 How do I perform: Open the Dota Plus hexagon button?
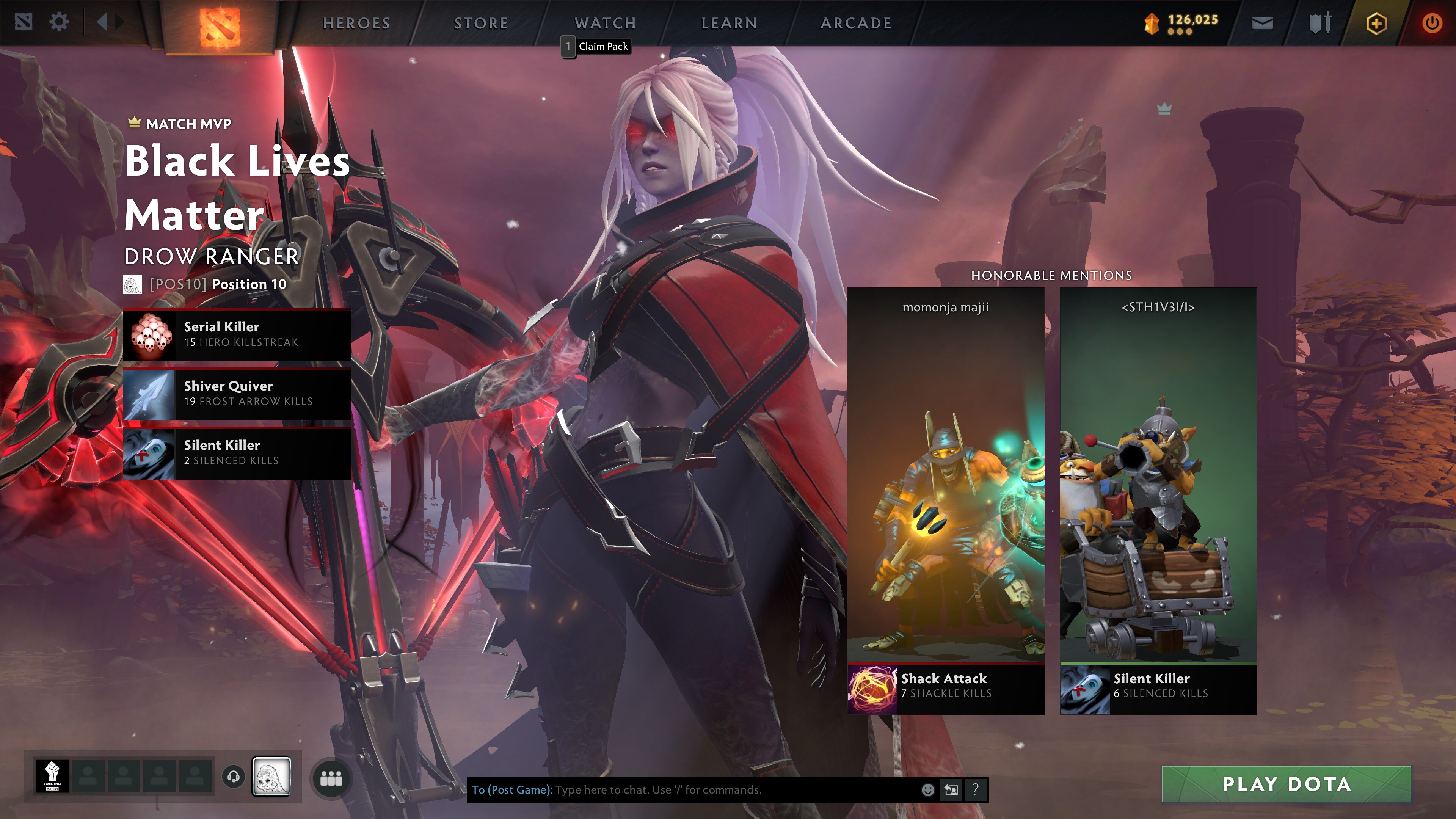point(1376,23)
